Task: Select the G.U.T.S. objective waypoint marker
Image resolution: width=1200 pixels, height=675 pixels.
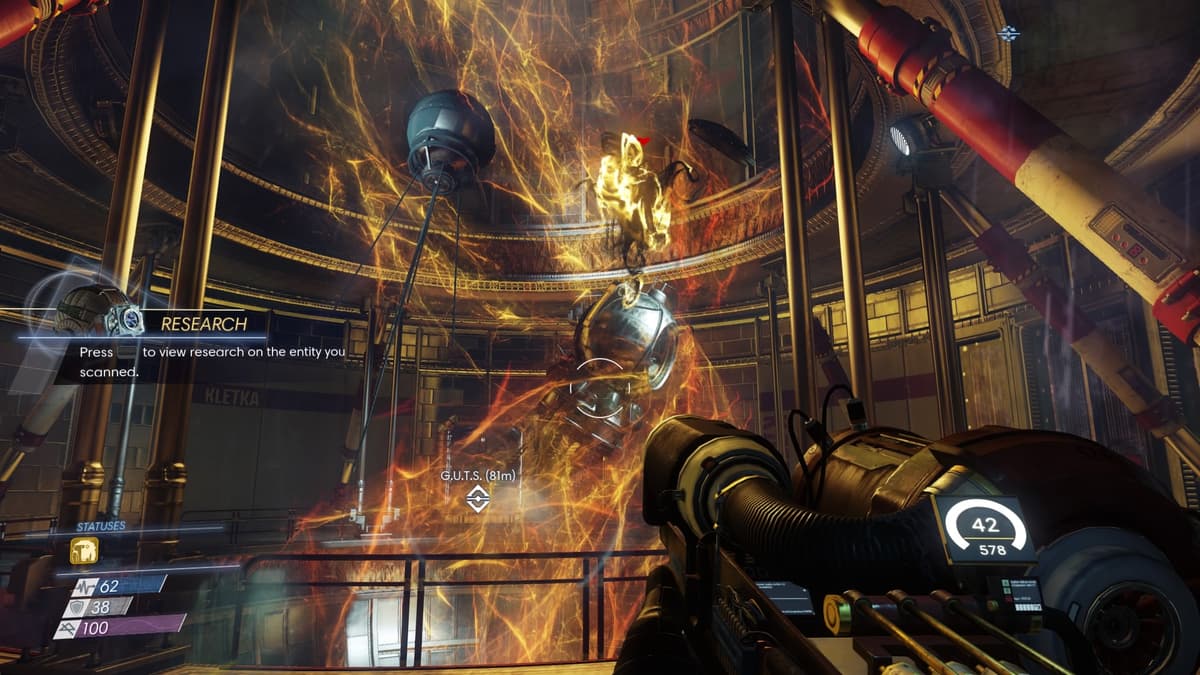Action: tap(478, 497)
